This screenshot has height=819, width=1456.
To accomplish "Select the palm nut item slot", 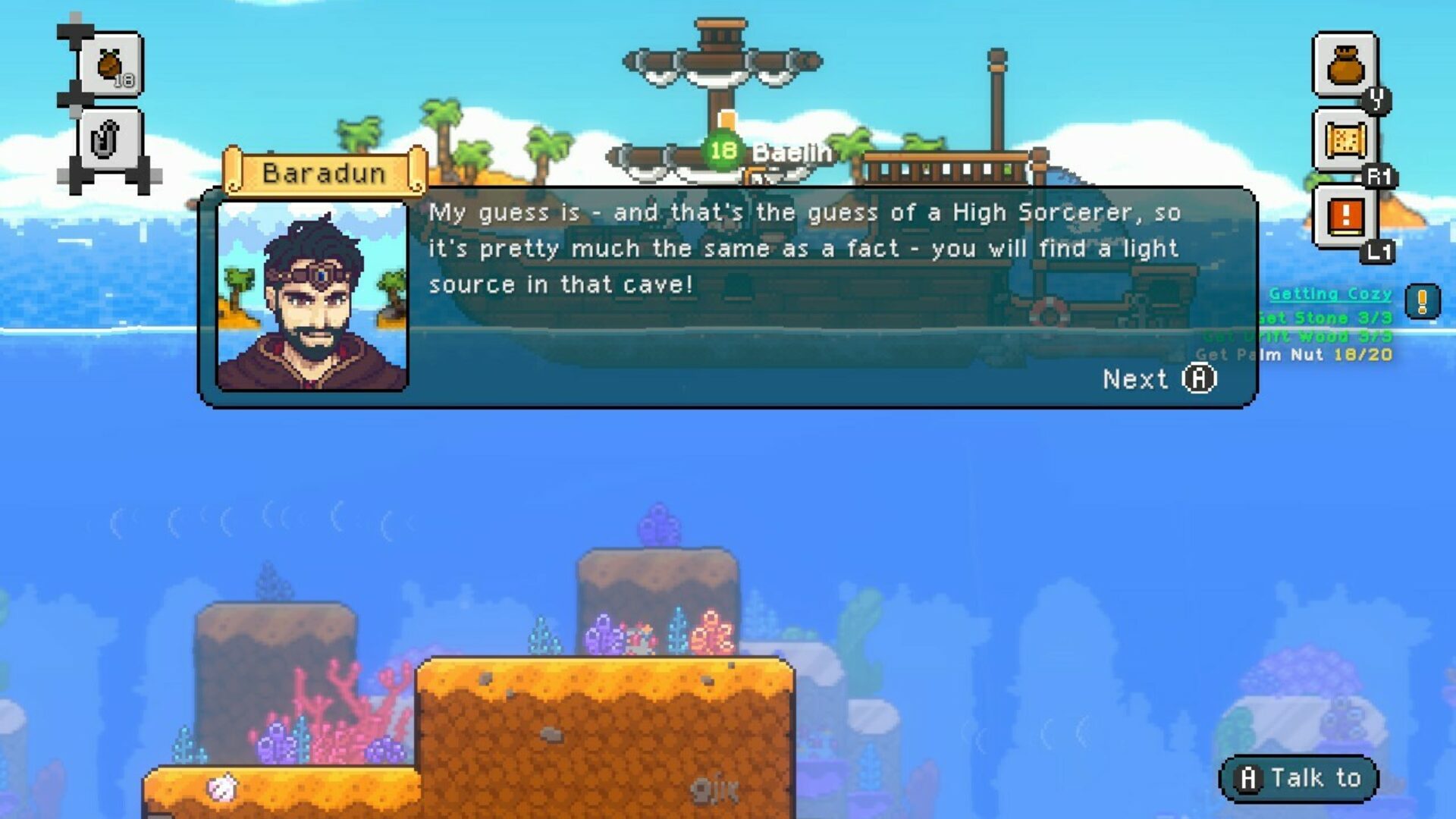I will 111,66.
